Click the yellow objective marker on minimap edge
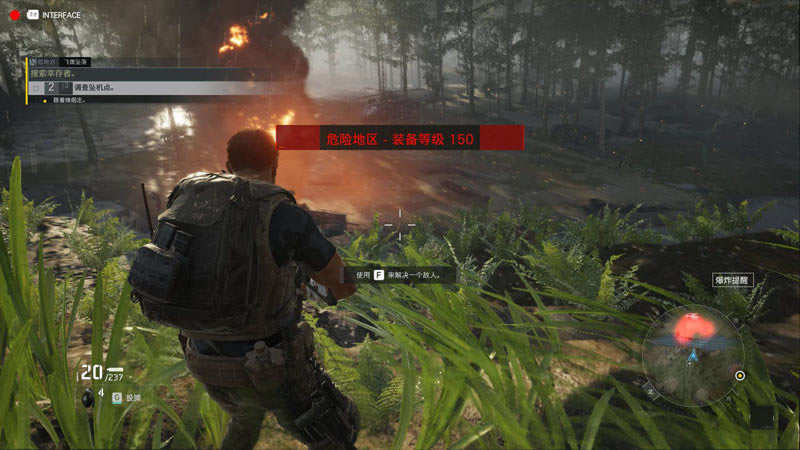The width and height of the screenshot is (800, 450). 740,376
